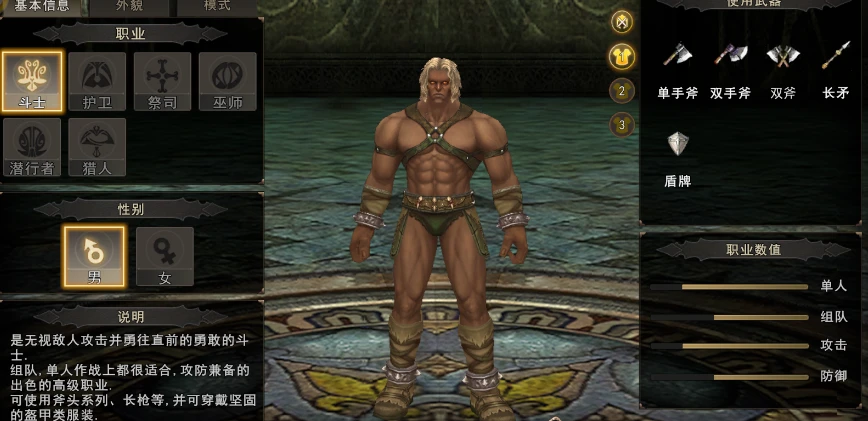The image size is (868, 421).
Task: Show armor preview set 1
Action: click(x=622, y=56)
